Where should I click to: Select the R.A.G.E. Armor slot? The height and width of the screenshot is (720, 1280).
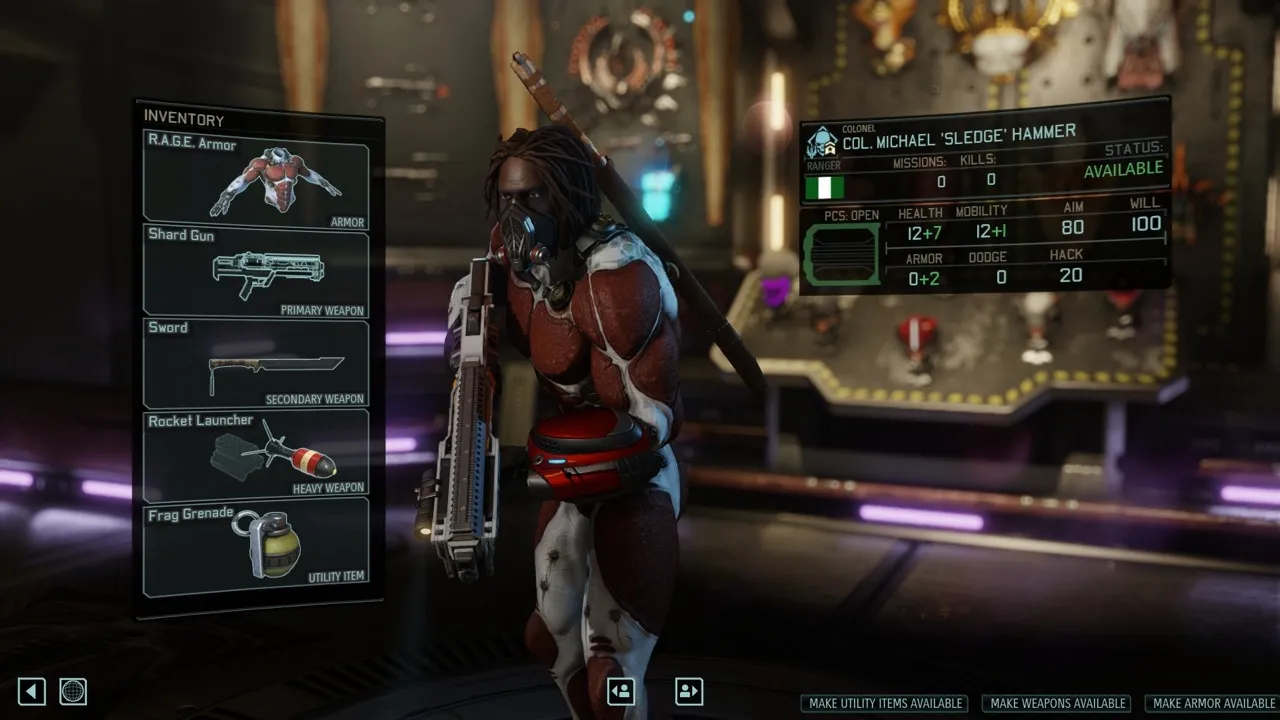pyautogui.click(x=256, y=182)
